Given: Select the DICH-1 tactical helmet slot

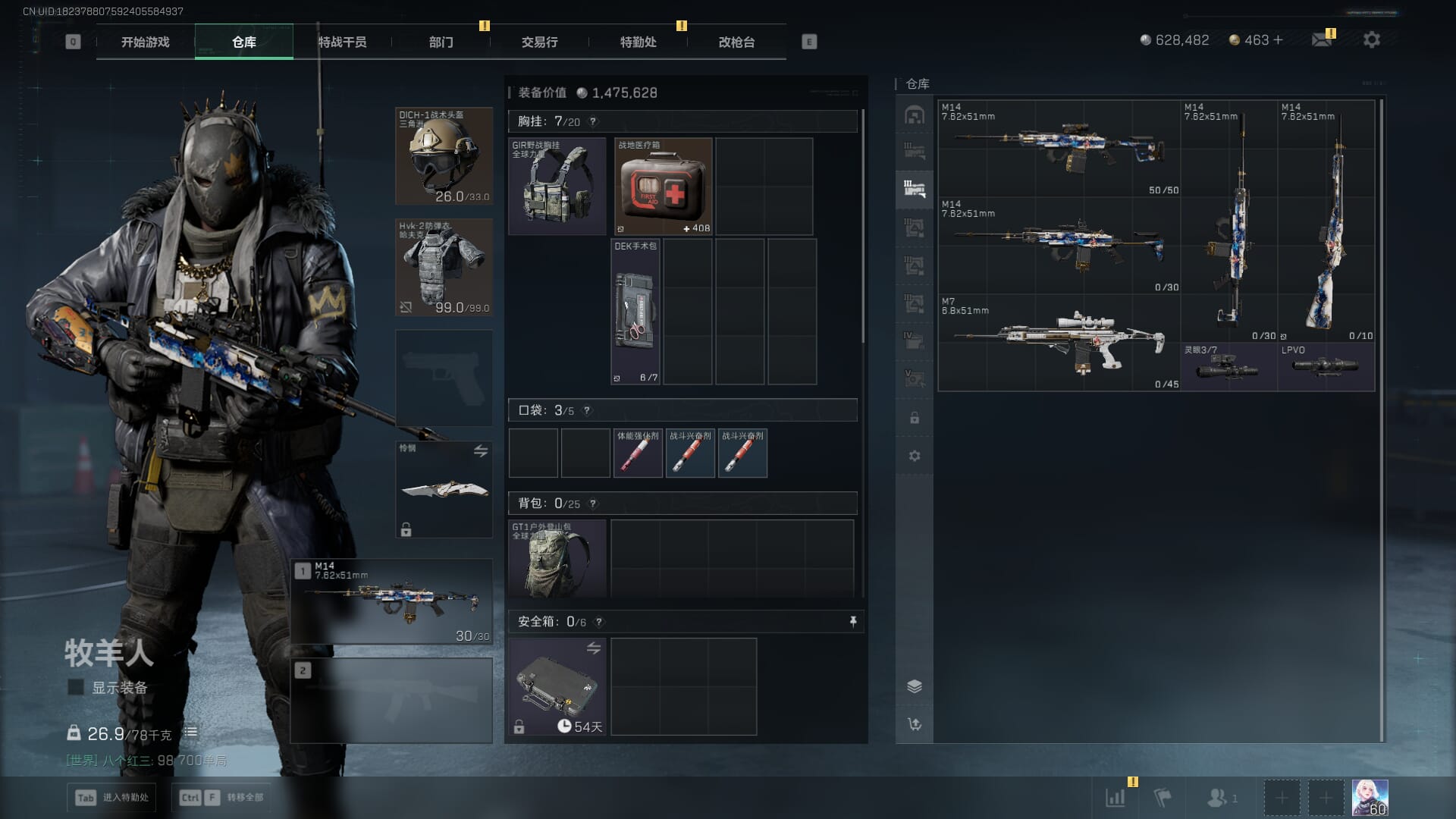Looking at the screenshot, I should click(444, 156).
